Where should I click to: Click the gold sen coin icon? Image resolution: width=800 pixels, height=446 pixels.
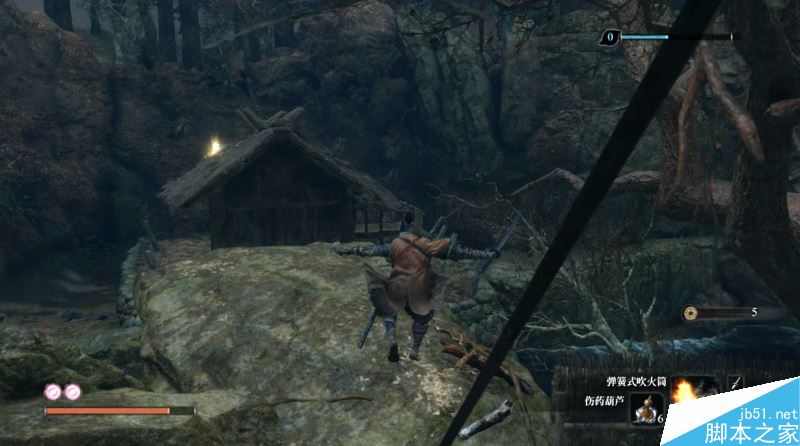point(691,313)
